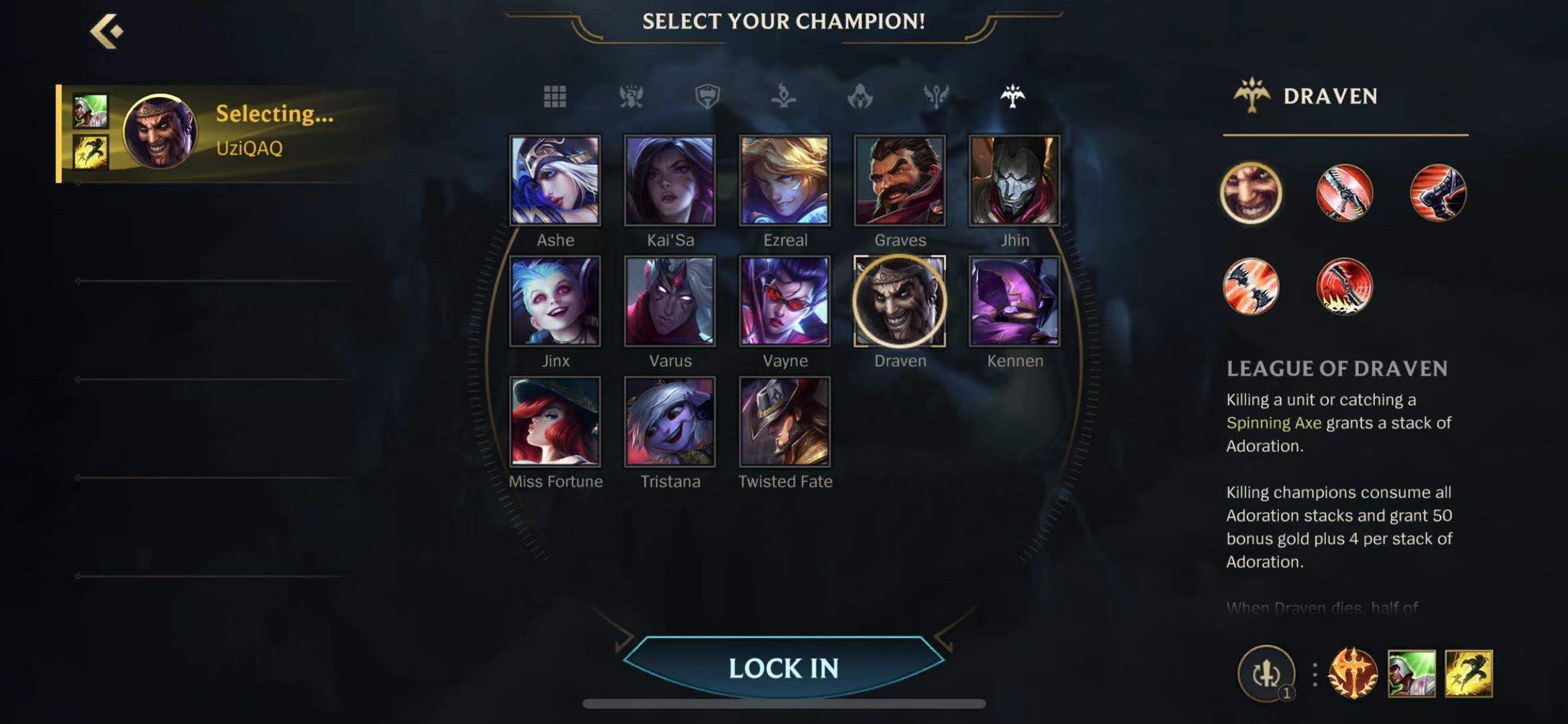This screenshot has height=724, width=1568.
Task: Choose Tristana from the champion list
Action: pos(670,422)
